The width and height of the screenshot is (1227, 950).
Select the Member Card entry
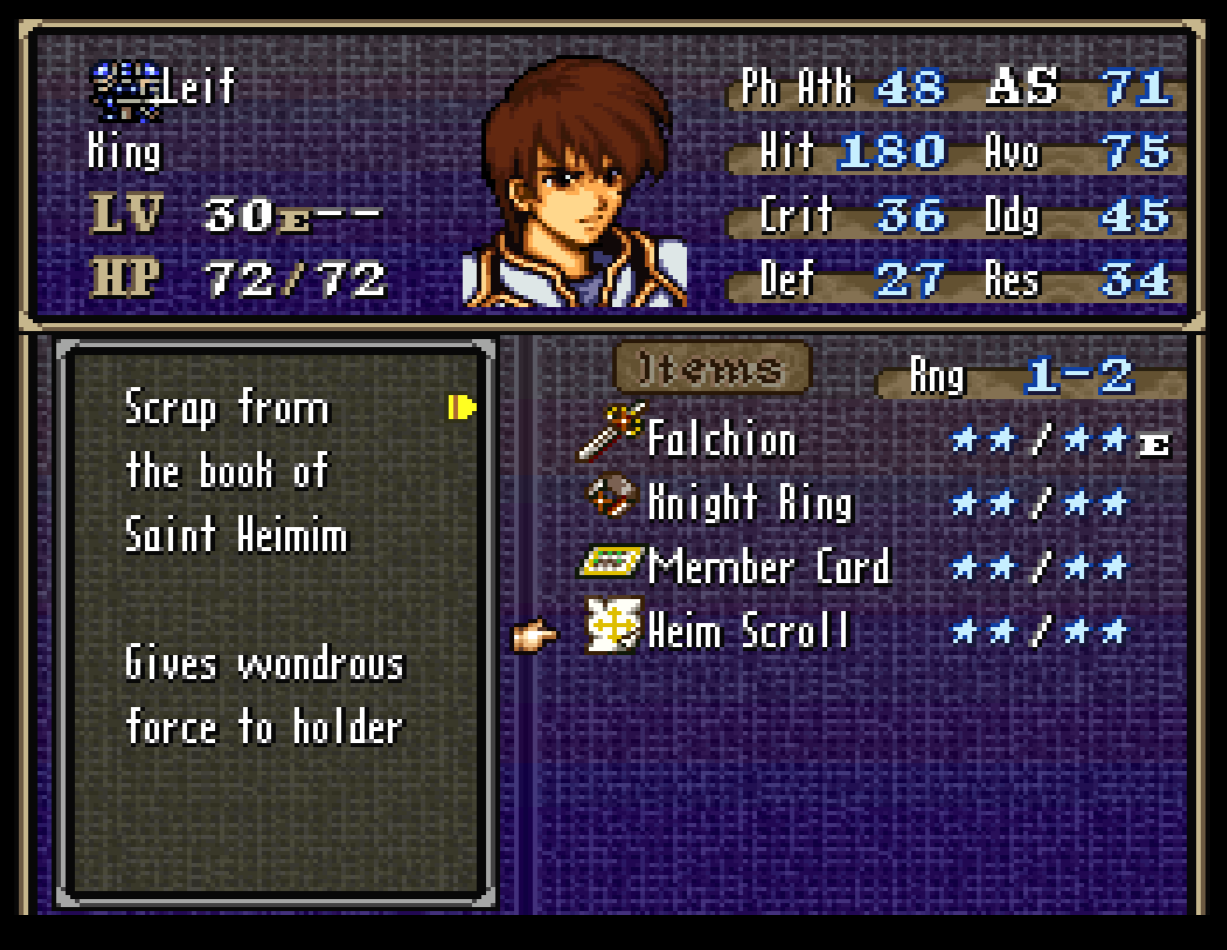767,567
